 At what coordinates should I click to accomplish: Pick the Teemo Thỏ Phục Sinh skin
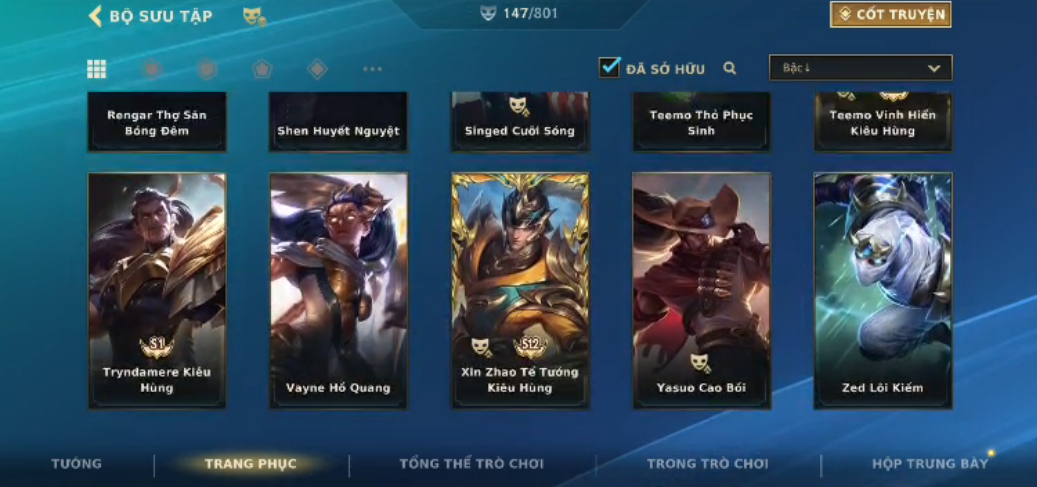click(701, 121)
